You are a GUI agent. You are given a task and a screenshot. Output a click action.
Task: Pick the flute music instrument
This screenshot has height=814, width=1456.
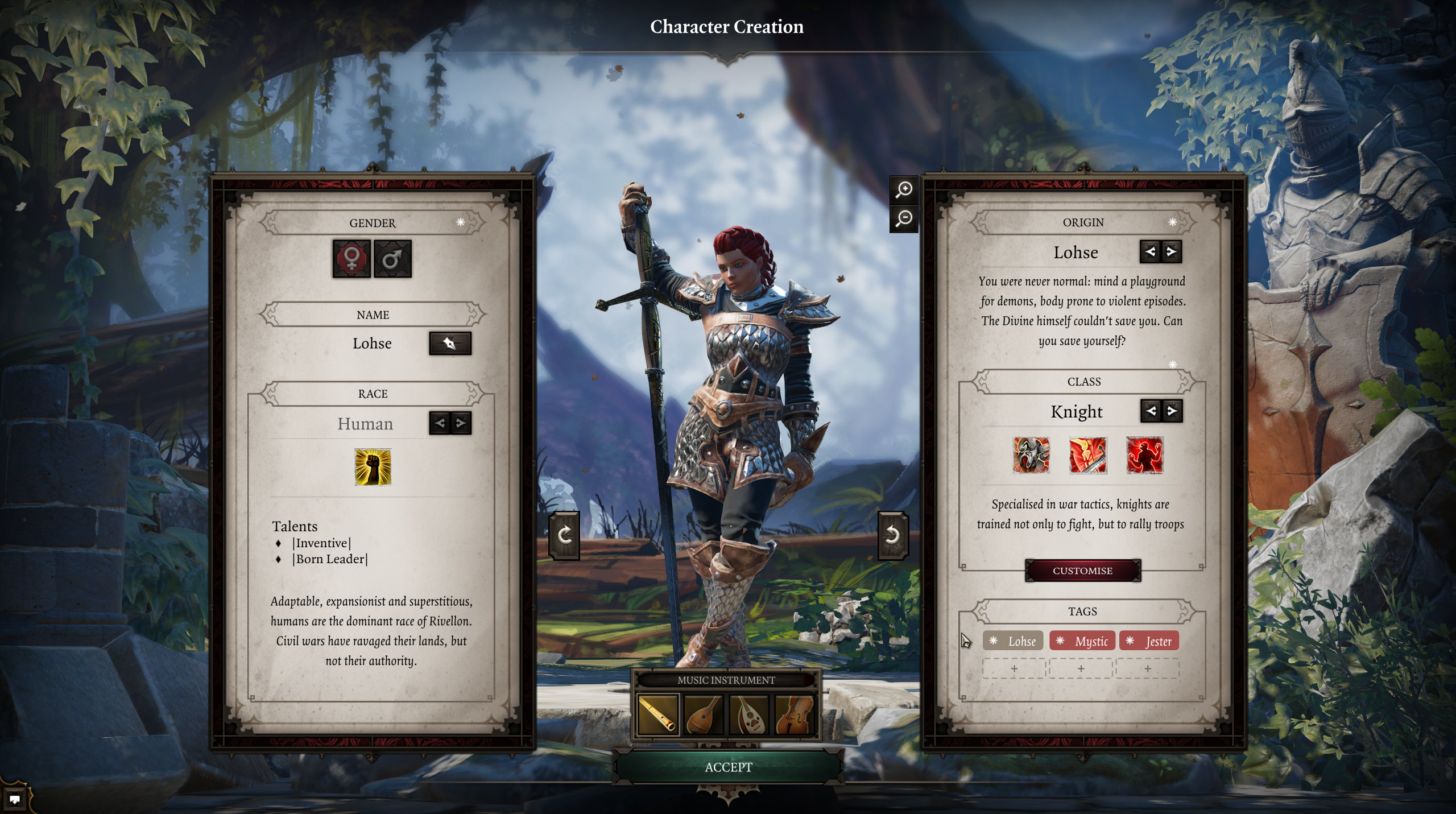658,714
